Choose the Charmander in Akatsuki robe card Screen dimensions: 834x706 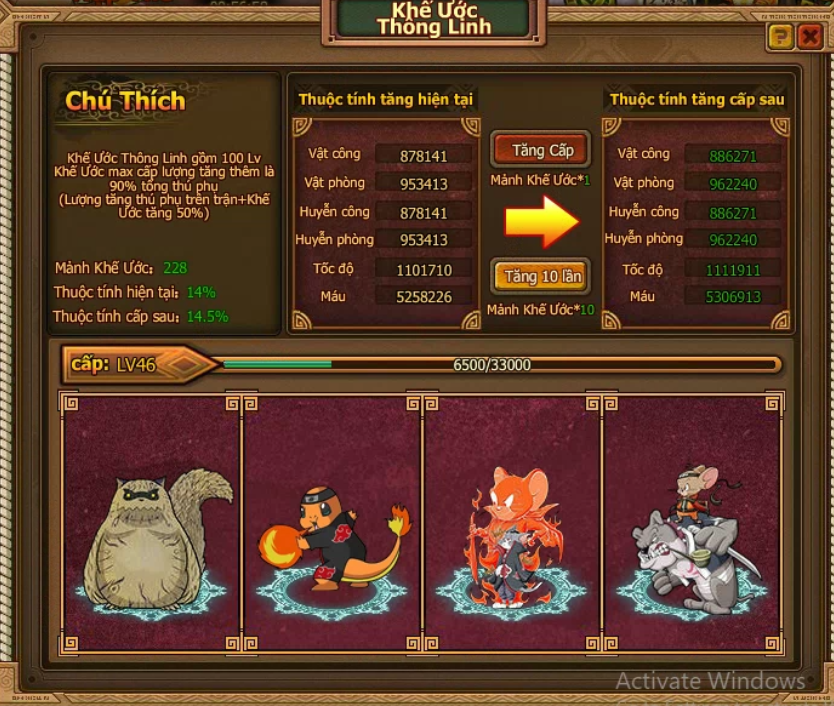tap(332, 522)
